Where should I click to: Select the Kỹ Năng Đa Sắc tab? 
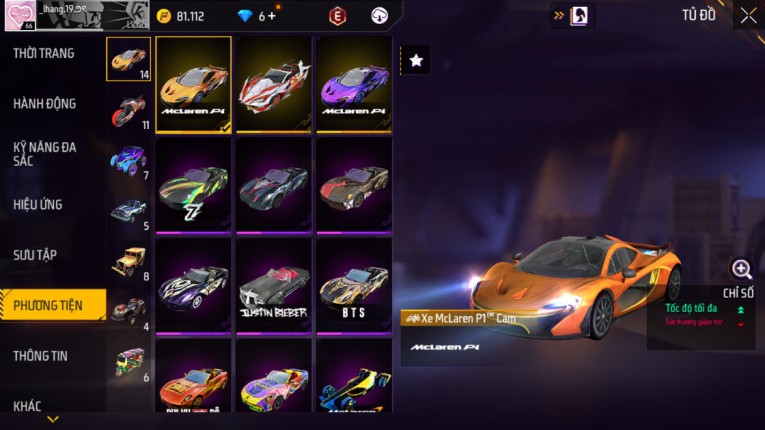(x=45, y=153)
